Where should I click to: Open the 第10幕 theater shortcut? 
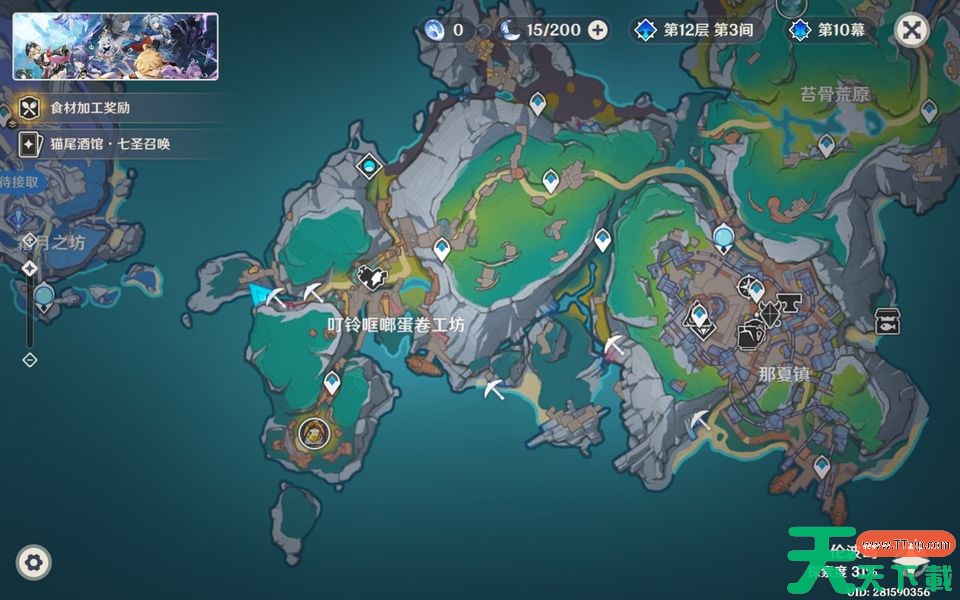coord(828,30)
